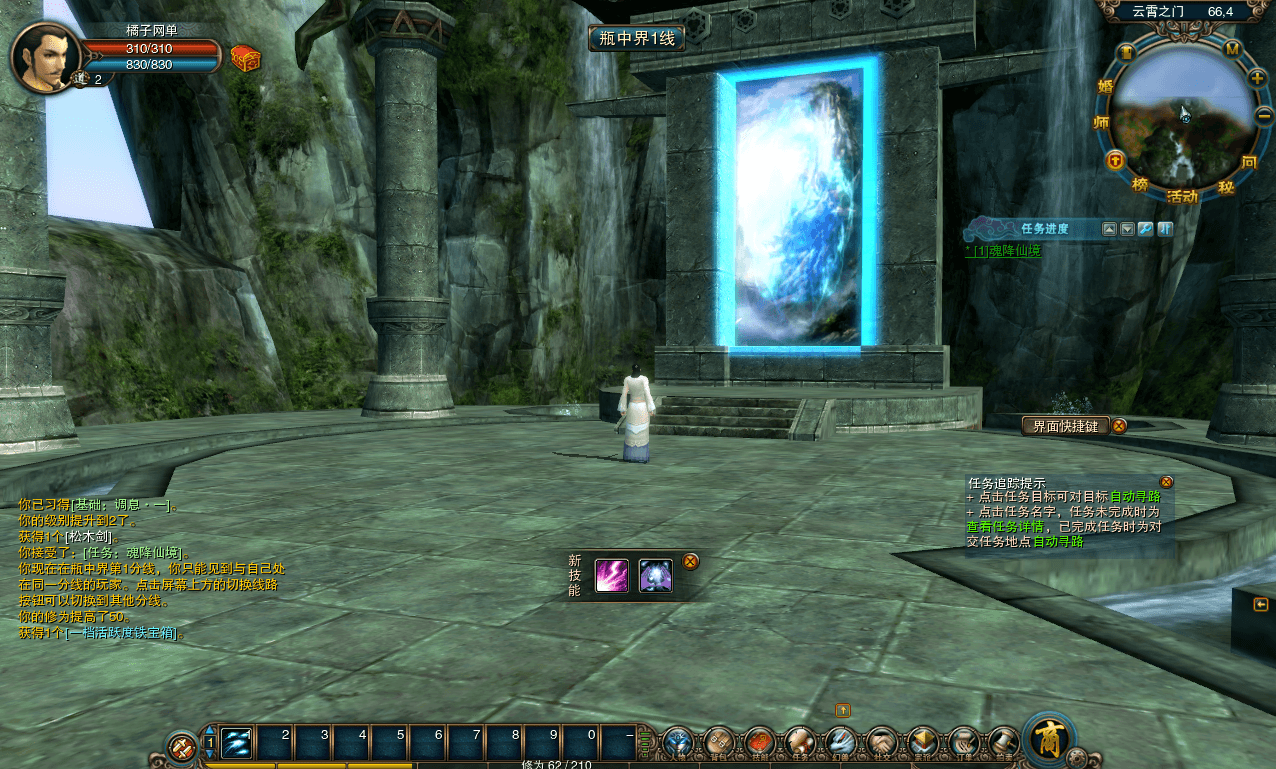Click the crossed swords attack button
This screenshot has height=769, width=1276.
(182, 746)
